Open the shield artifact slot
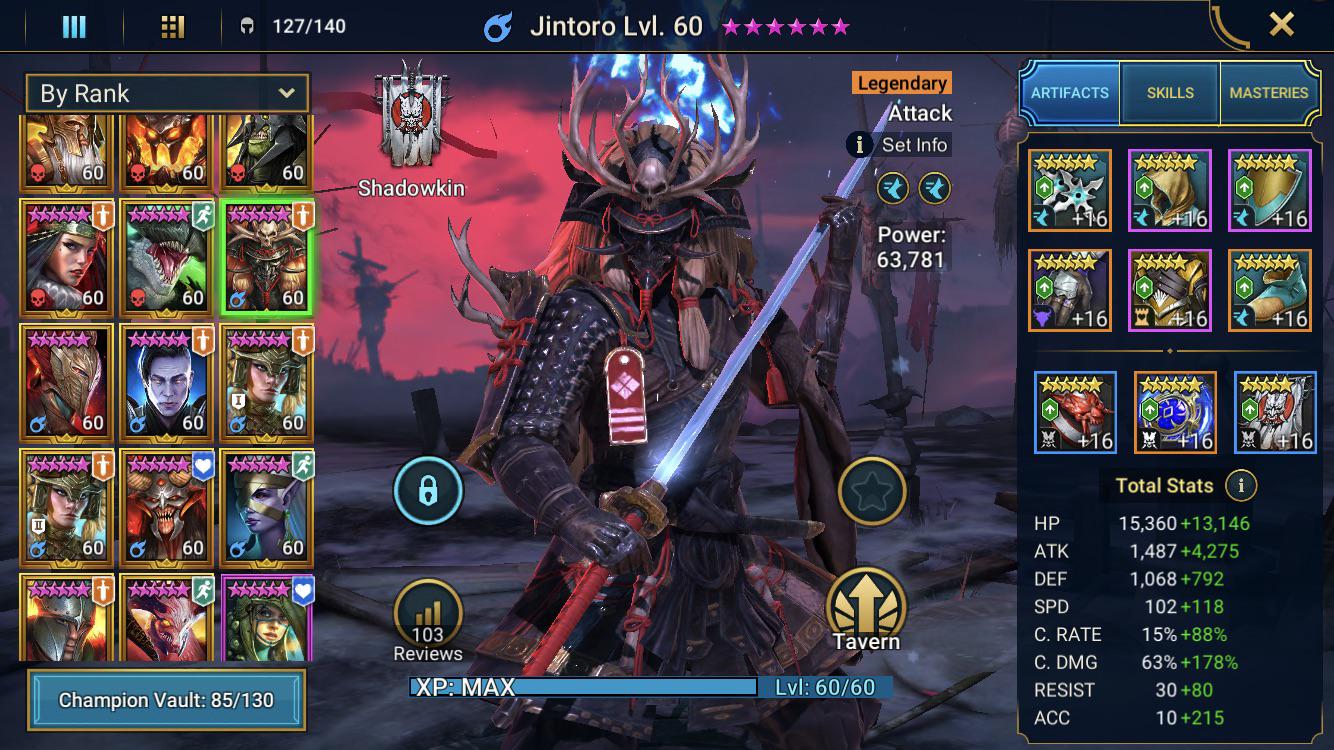The image size is (1334, 750). (x=1272, y=189)
